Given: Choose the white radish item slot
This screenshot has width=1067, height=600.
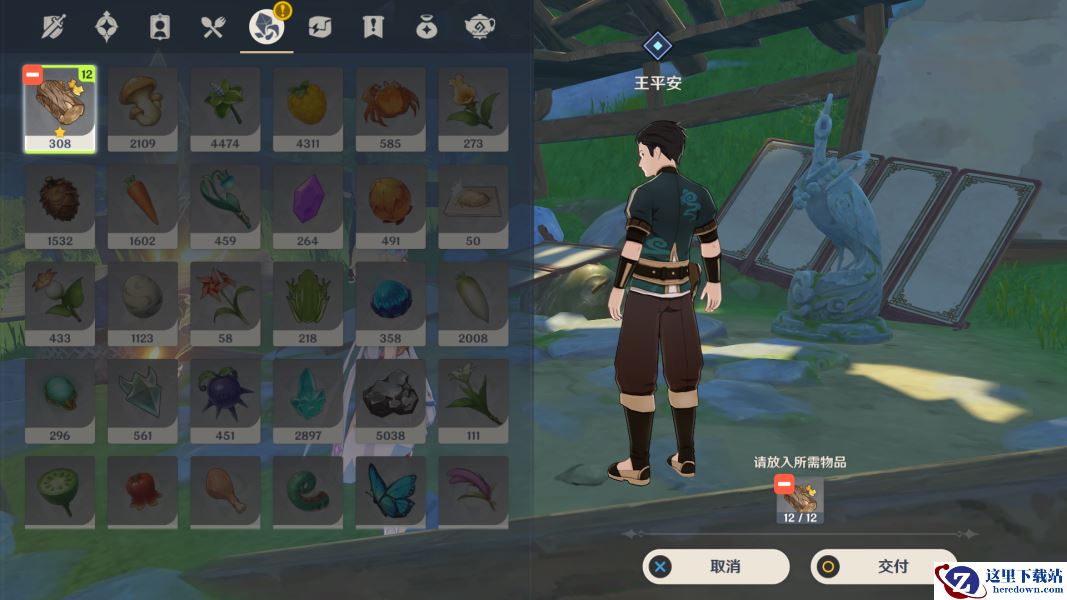Looking at the screenshot, I should (x=473, y=302).
